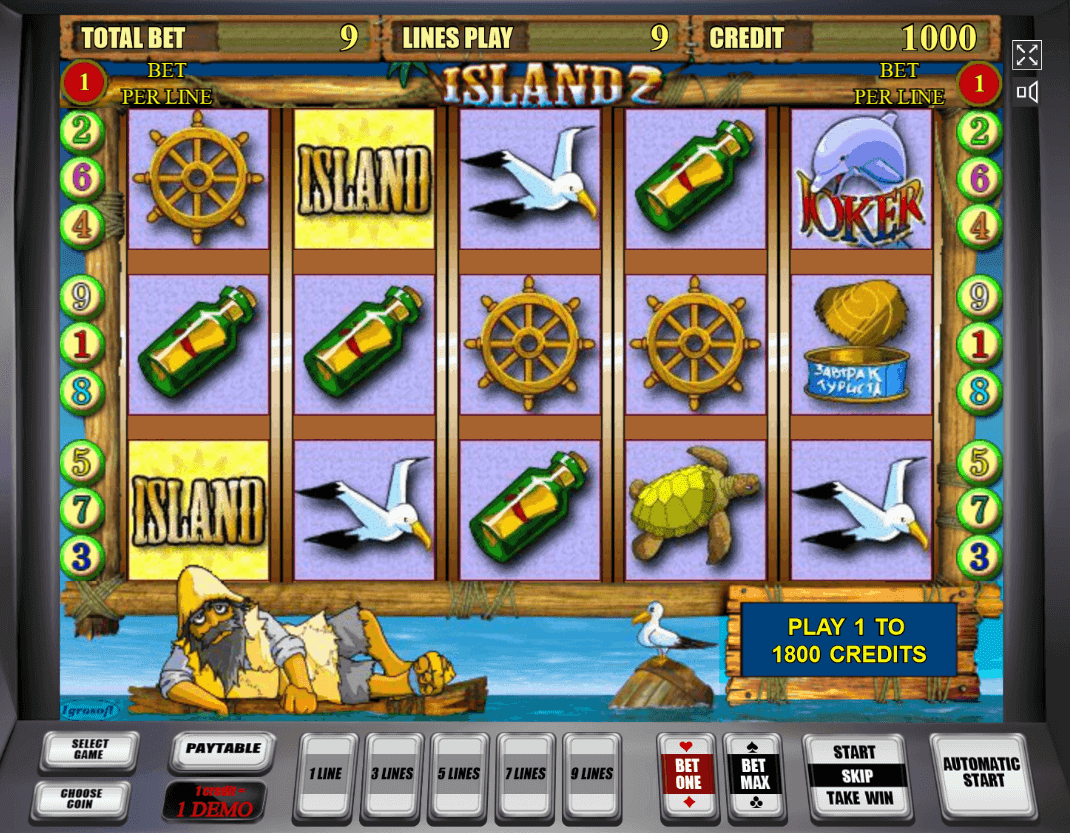
Task: Hit the Bet Max button
Action: click(x=754, y=775)
